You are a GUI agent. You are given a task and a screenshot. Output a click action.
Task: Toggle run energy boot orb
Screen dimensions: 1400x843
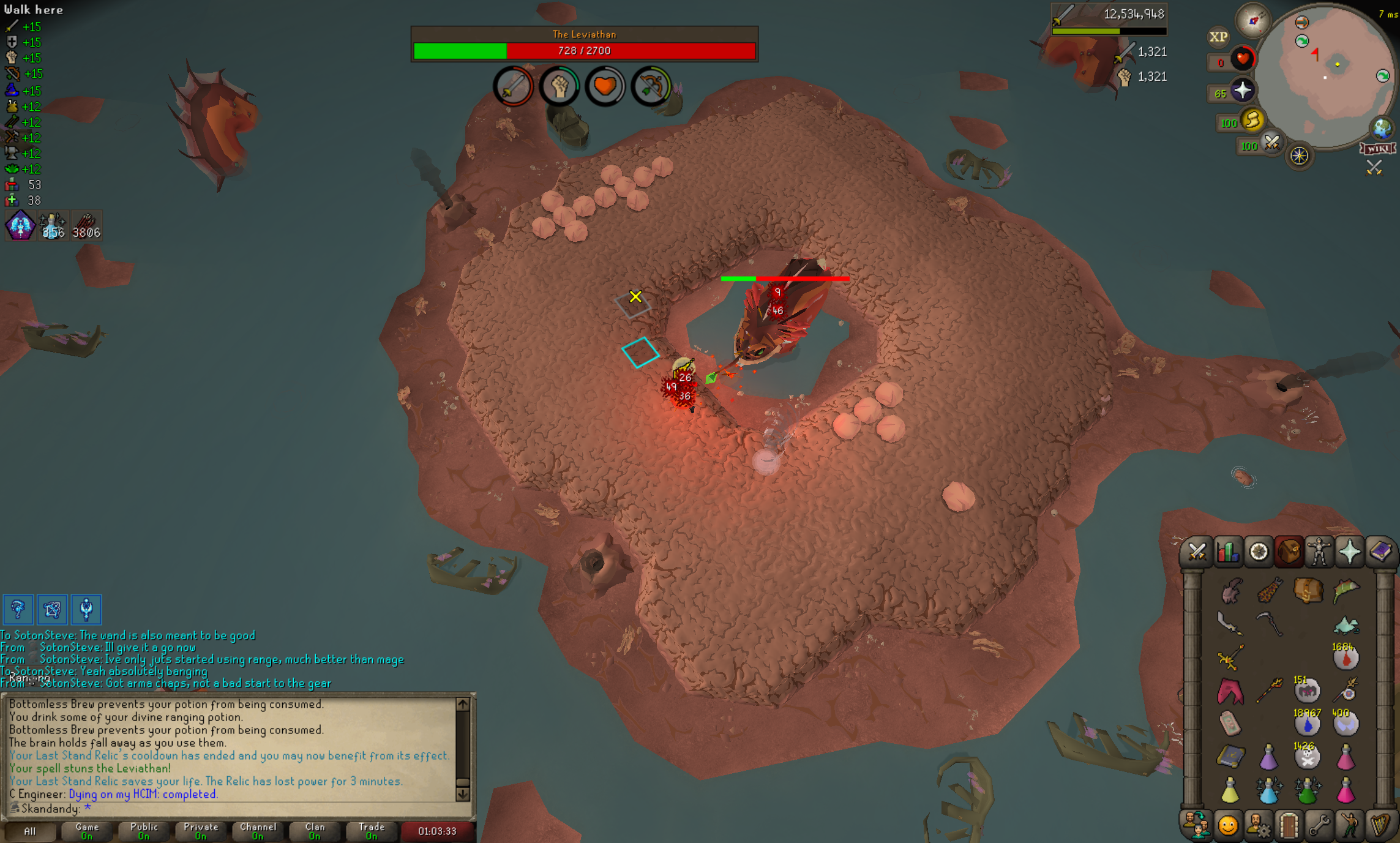click(x=1252, y=121)
